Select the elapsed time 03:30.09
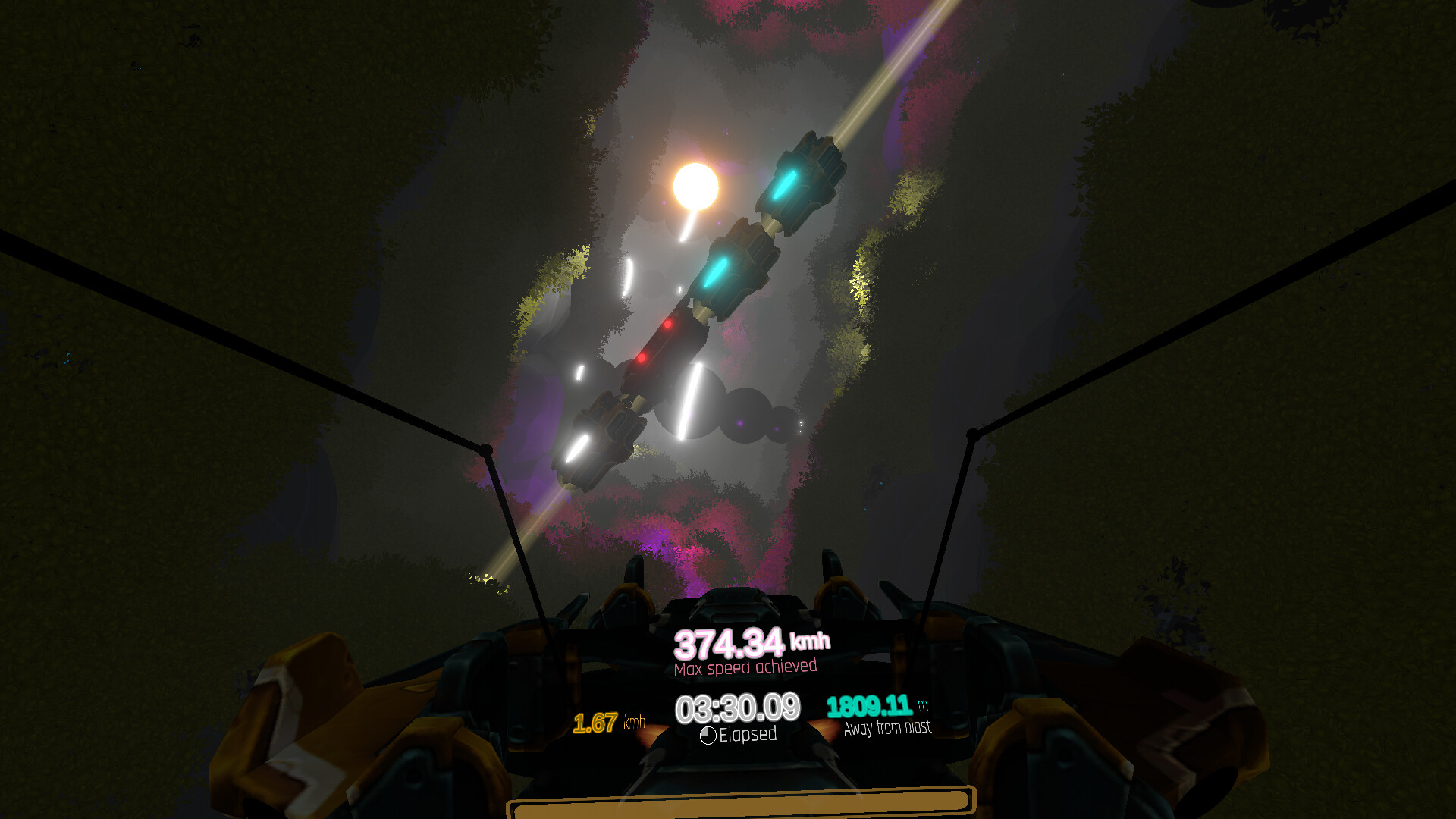Screen dimensions: 1456x819 [x=738, y=707]
